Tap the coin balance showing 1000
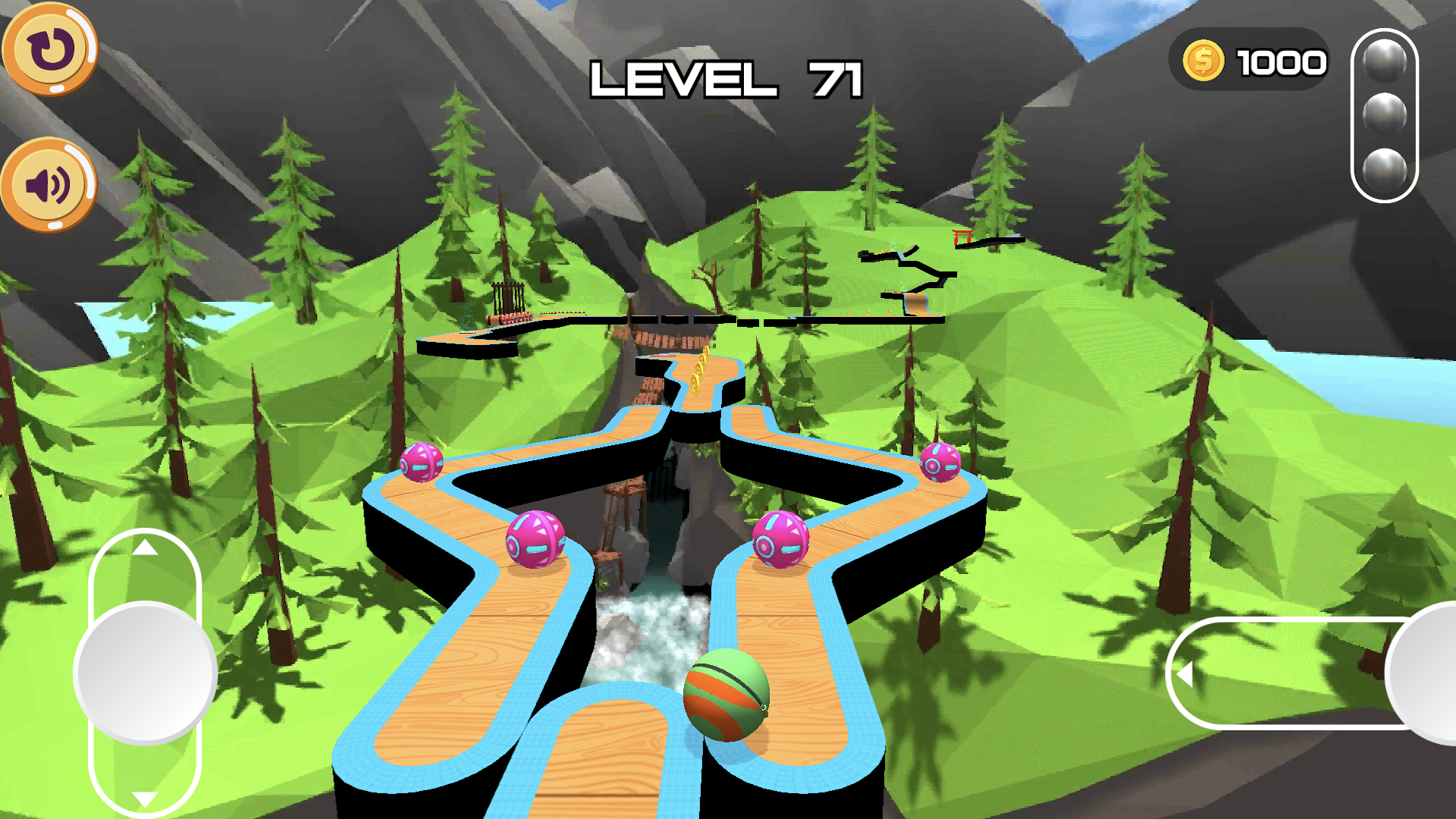1456x819 pixels. click(x=1282, y=62)
